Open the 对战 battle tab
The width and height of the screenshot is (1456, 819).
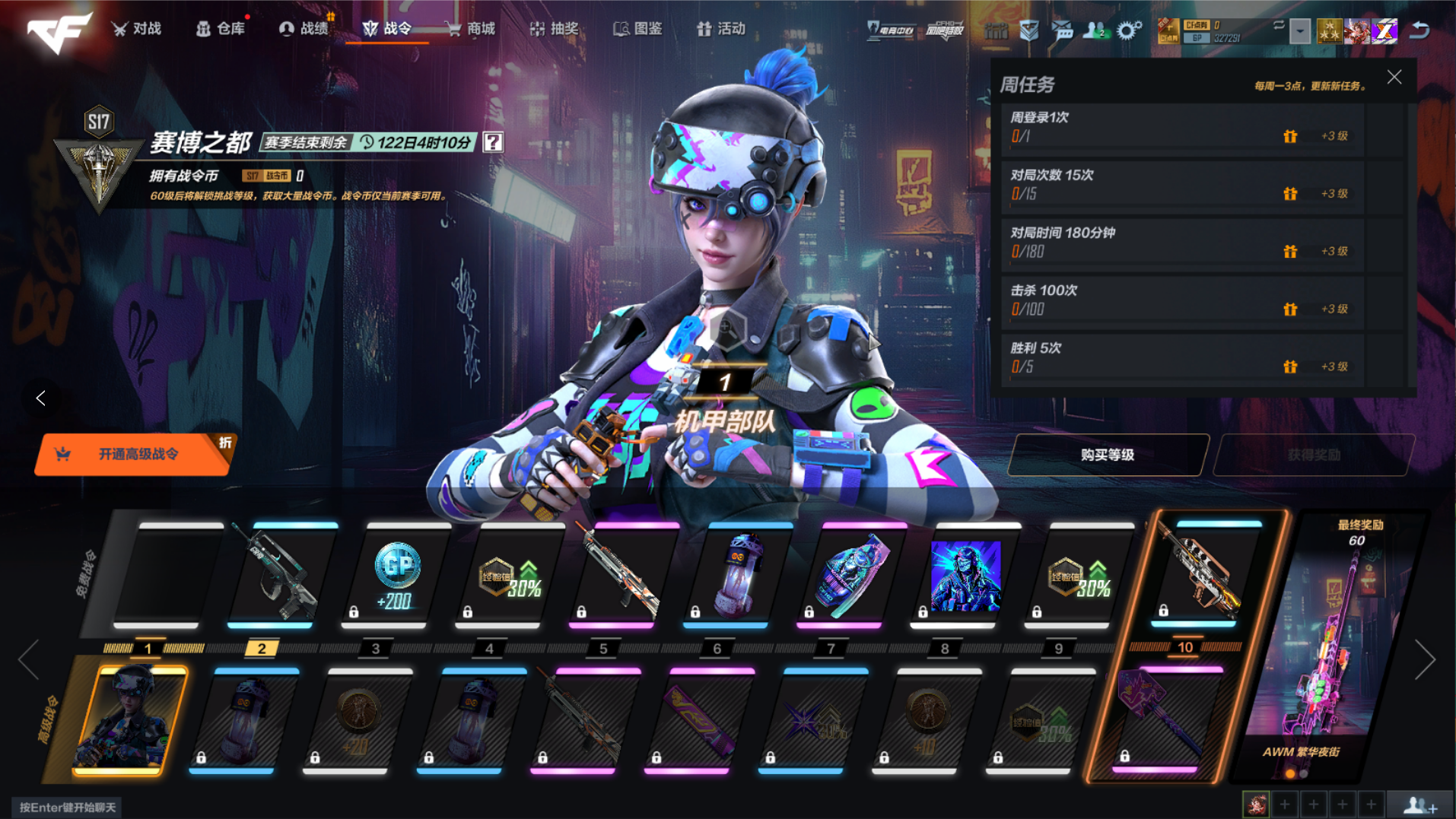click(138, 29)
